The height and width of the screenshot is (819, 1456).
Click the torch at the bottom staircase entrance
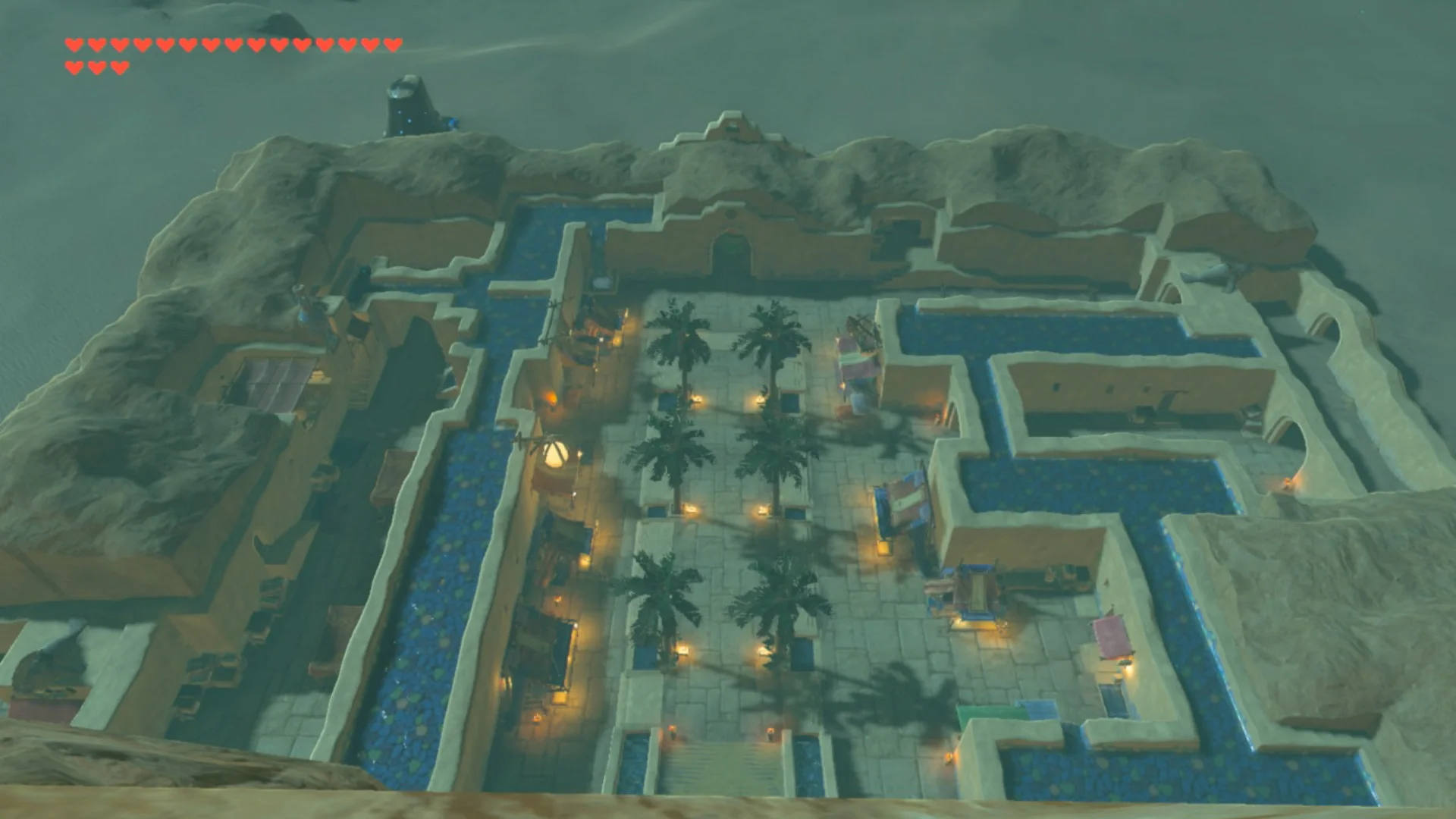pyautogui.click(x=673, y=730)
